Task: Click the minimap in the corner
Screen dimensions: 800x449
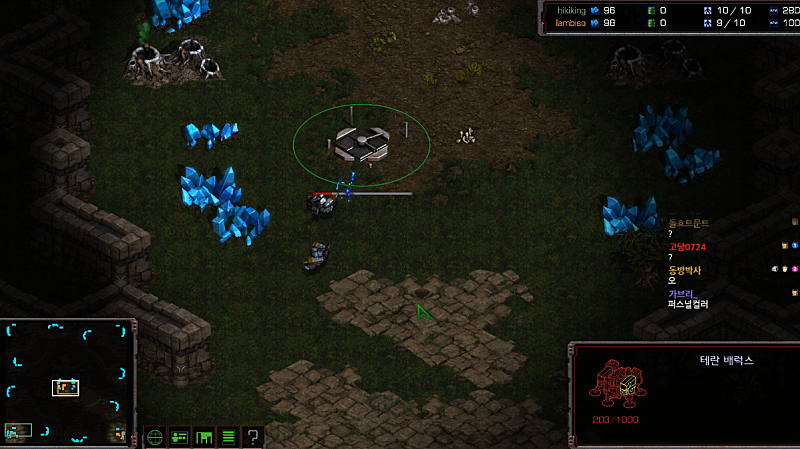Action: pos(68,382)
